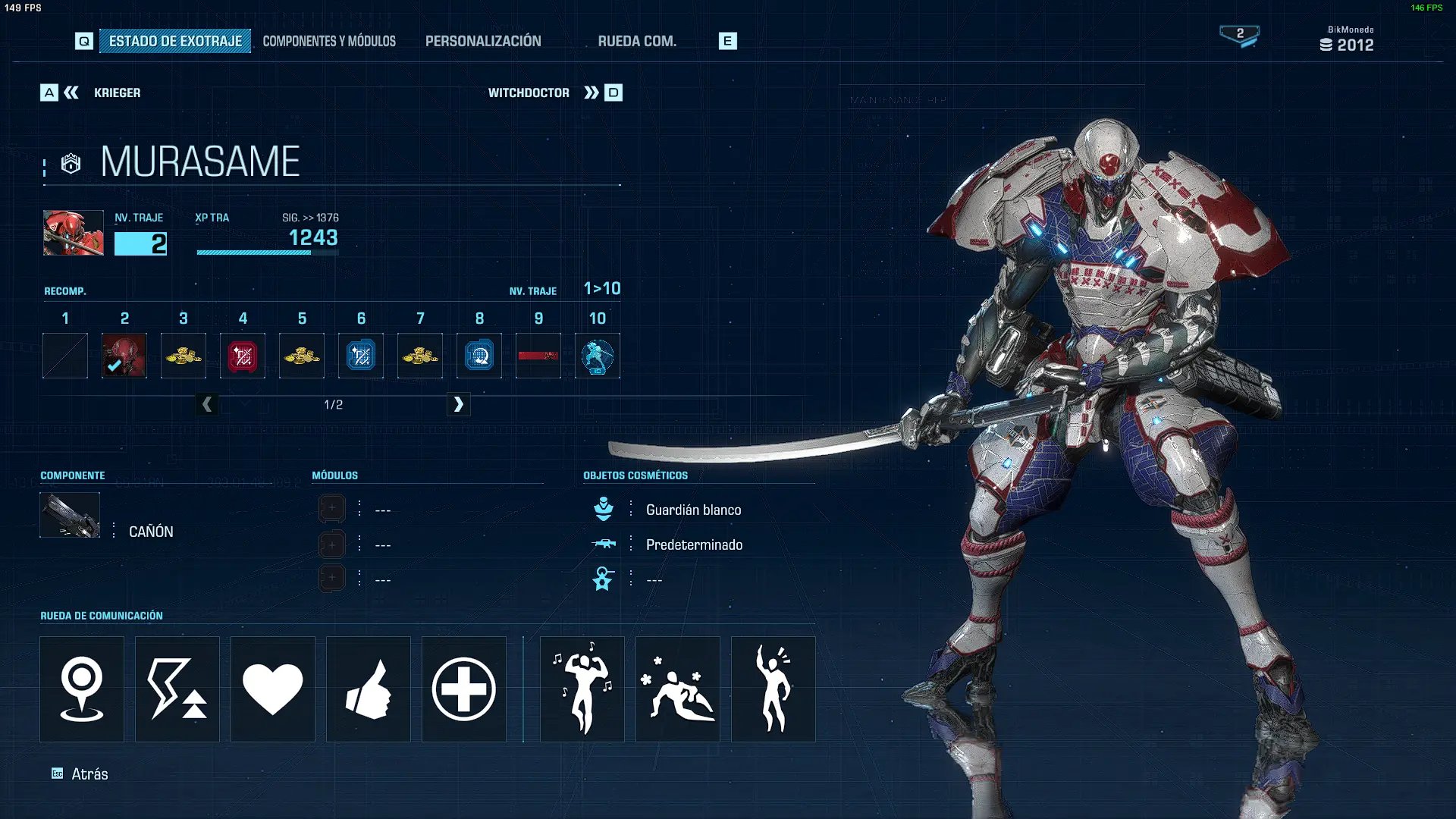Select the level 10 blue emote reward
Image resolution: width=1456 pixels, height=819 pixels.
click(598, 356)
